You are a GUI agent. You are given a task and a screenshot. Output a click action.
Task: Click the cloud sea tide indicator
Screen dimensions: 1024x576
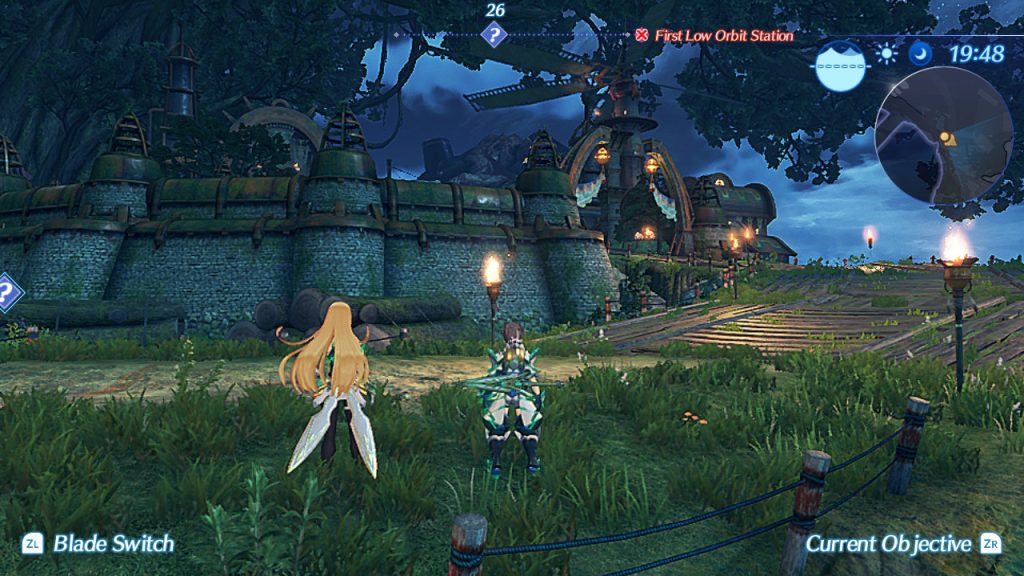[x=840, y=66]
